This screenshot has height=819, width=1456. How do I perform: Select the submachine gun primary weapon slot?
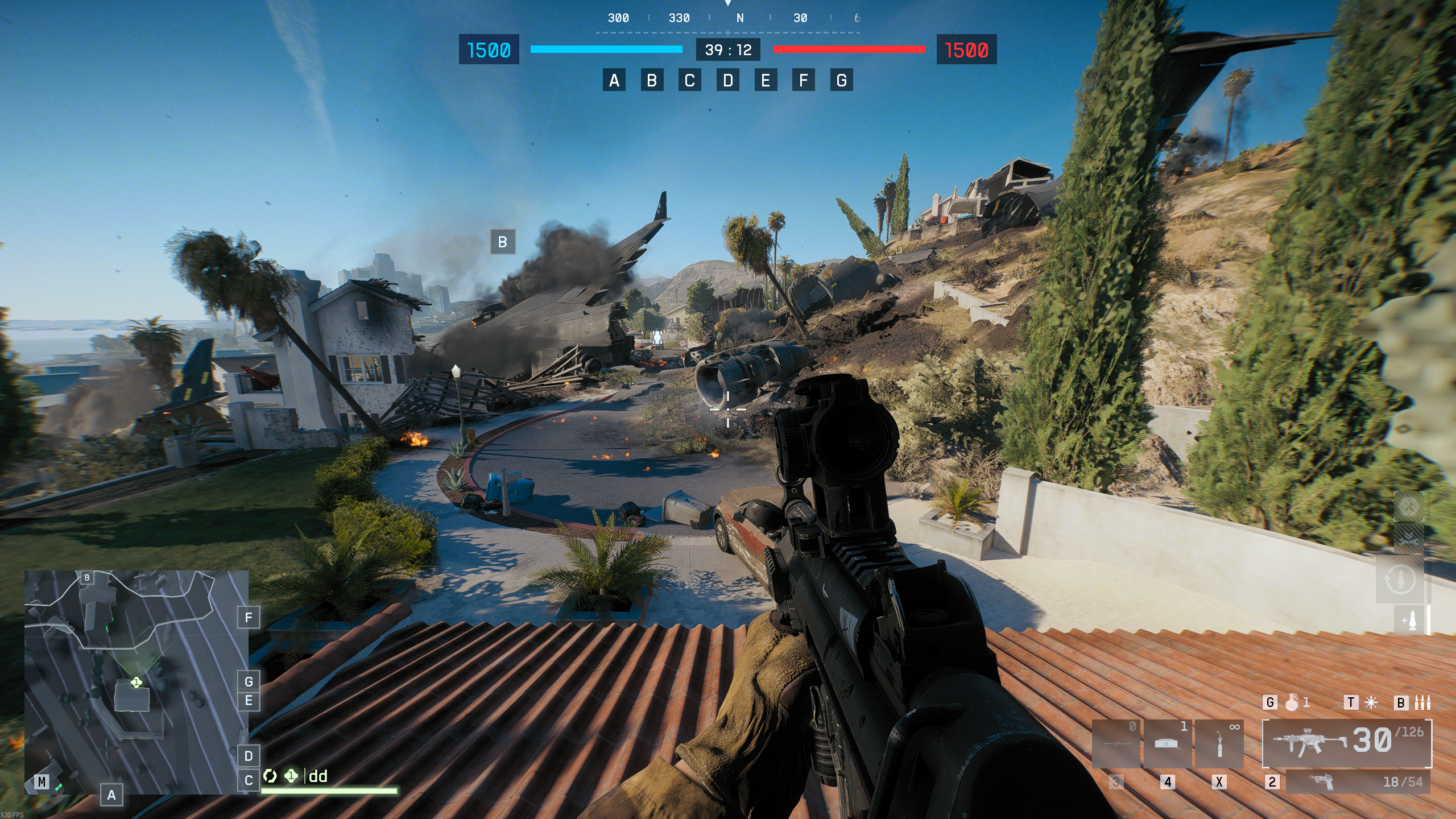coord(1347,743)
